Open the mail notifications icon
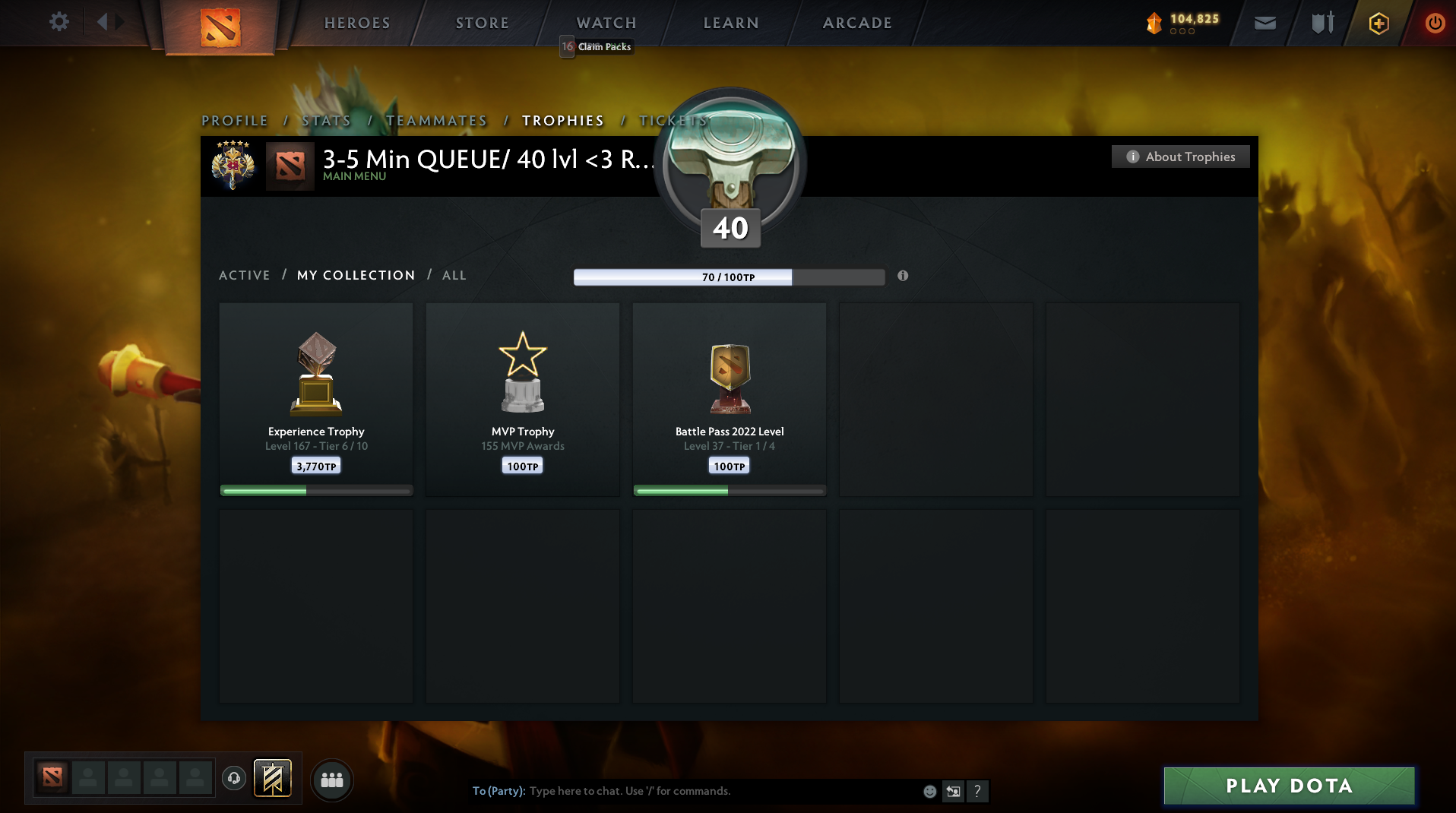 click(1265, 22)
